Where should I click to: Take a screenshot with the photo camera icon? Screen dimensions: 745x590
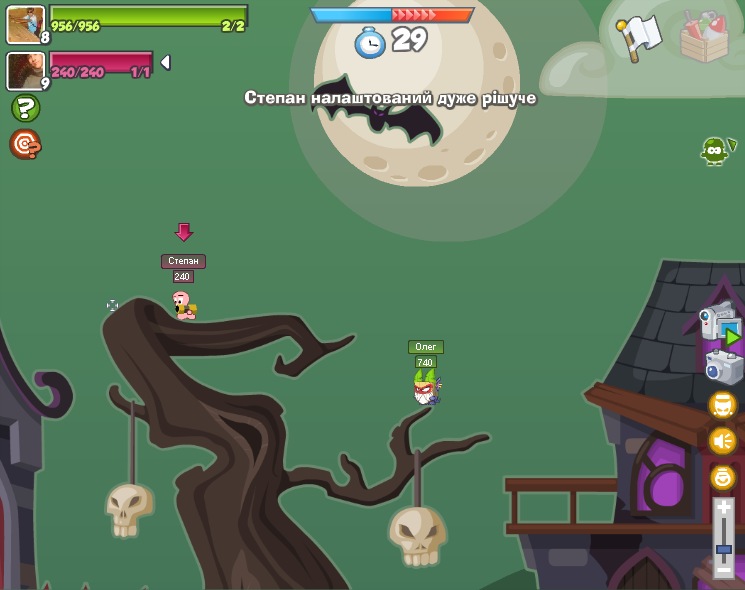pyautogui.click(x=723, y=367)
